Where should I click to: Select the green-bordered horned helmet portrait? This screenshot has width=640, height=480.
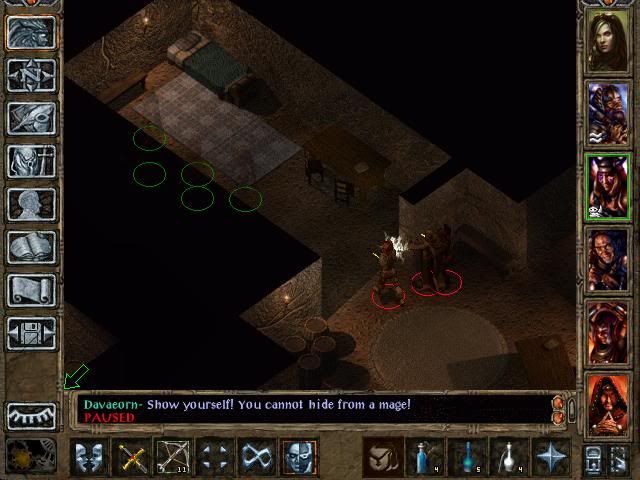coord(608,186)
